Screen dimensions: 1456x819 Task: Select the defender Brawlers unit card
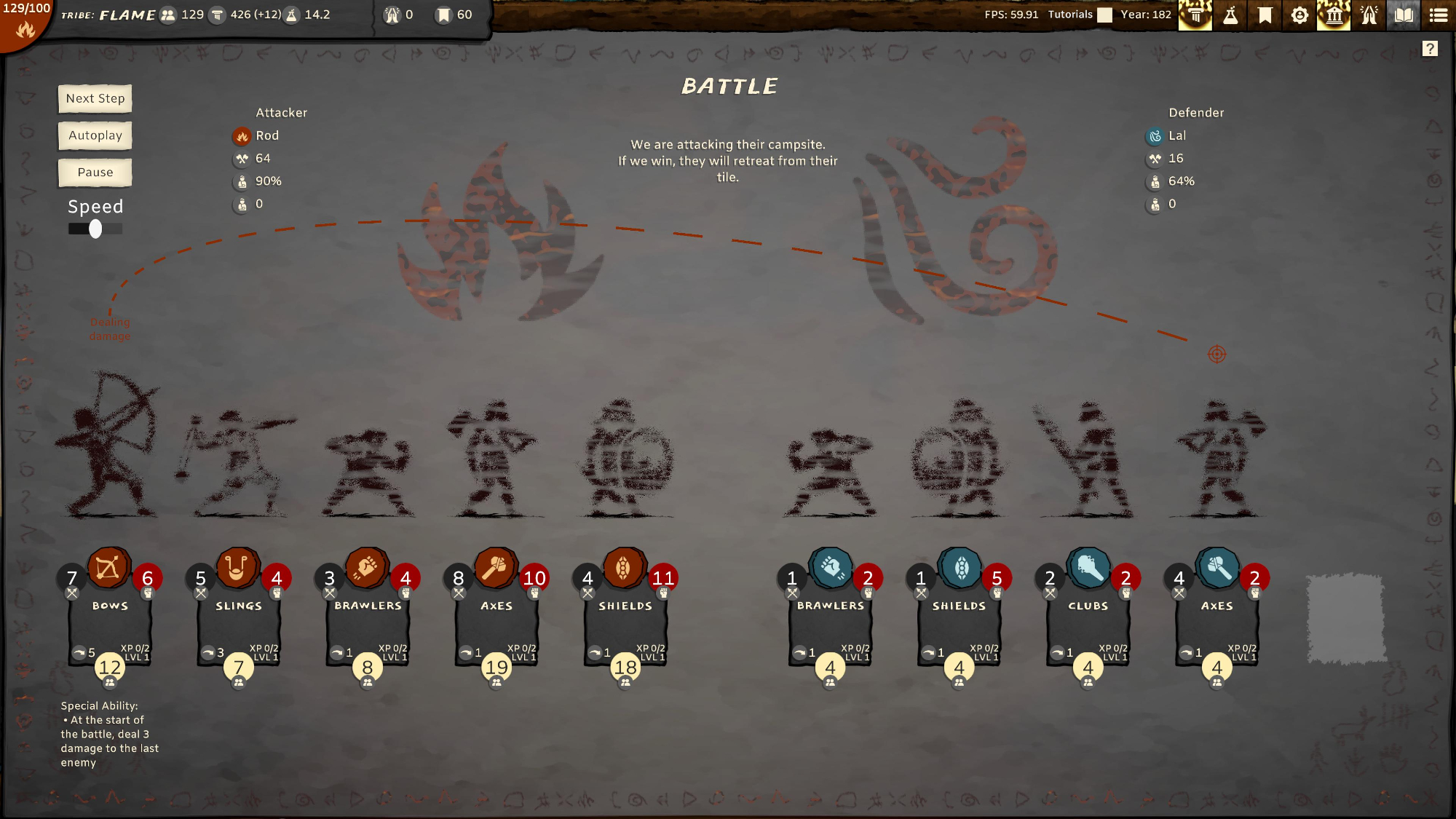831,619
